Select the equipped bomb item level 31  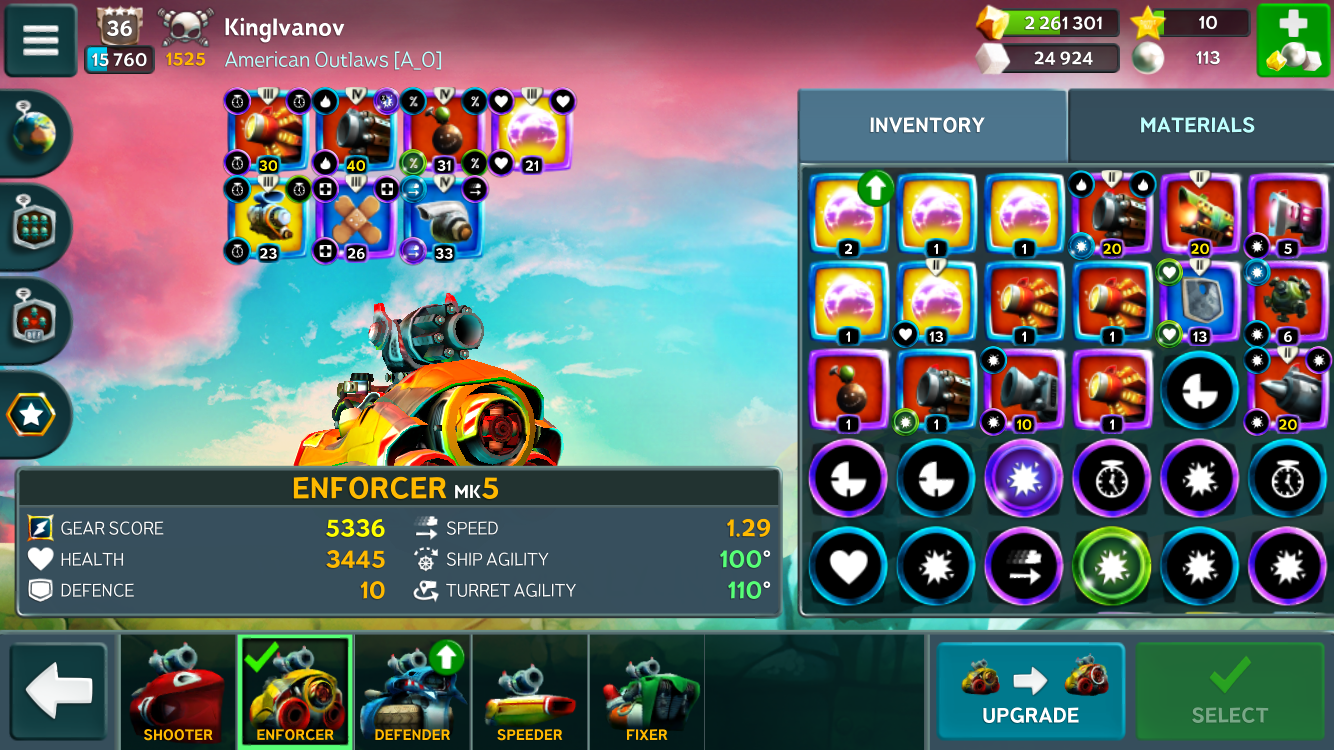[443, 132]
